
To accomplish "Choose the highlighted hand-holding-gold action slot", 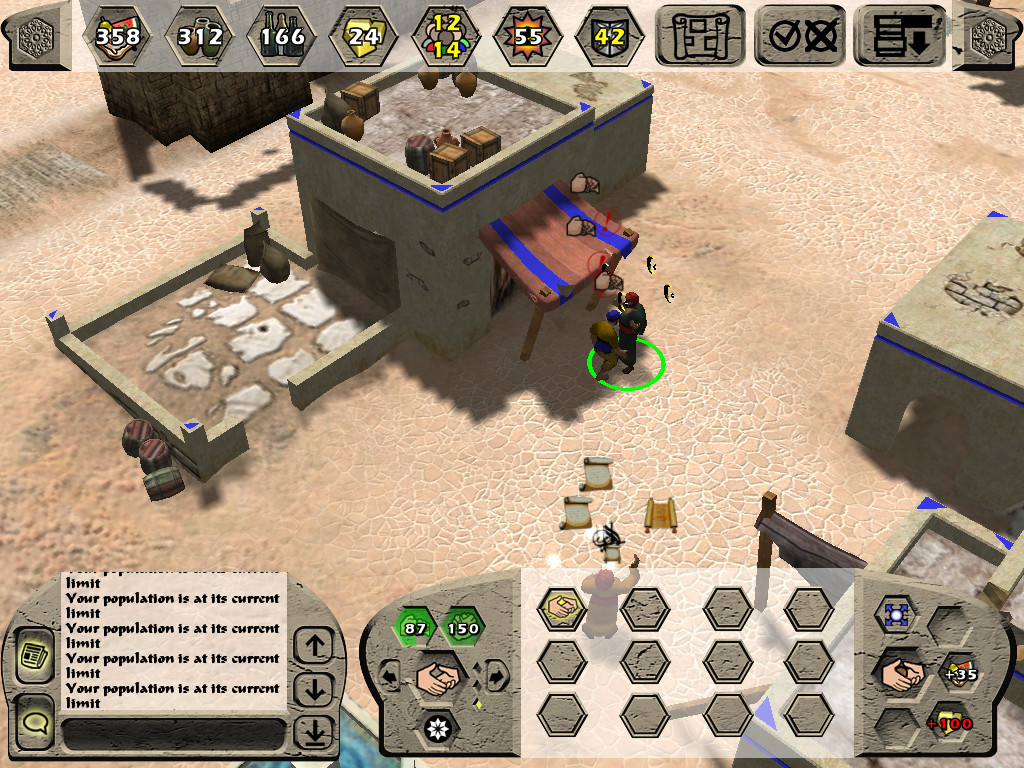I will (x=561, y=606).
